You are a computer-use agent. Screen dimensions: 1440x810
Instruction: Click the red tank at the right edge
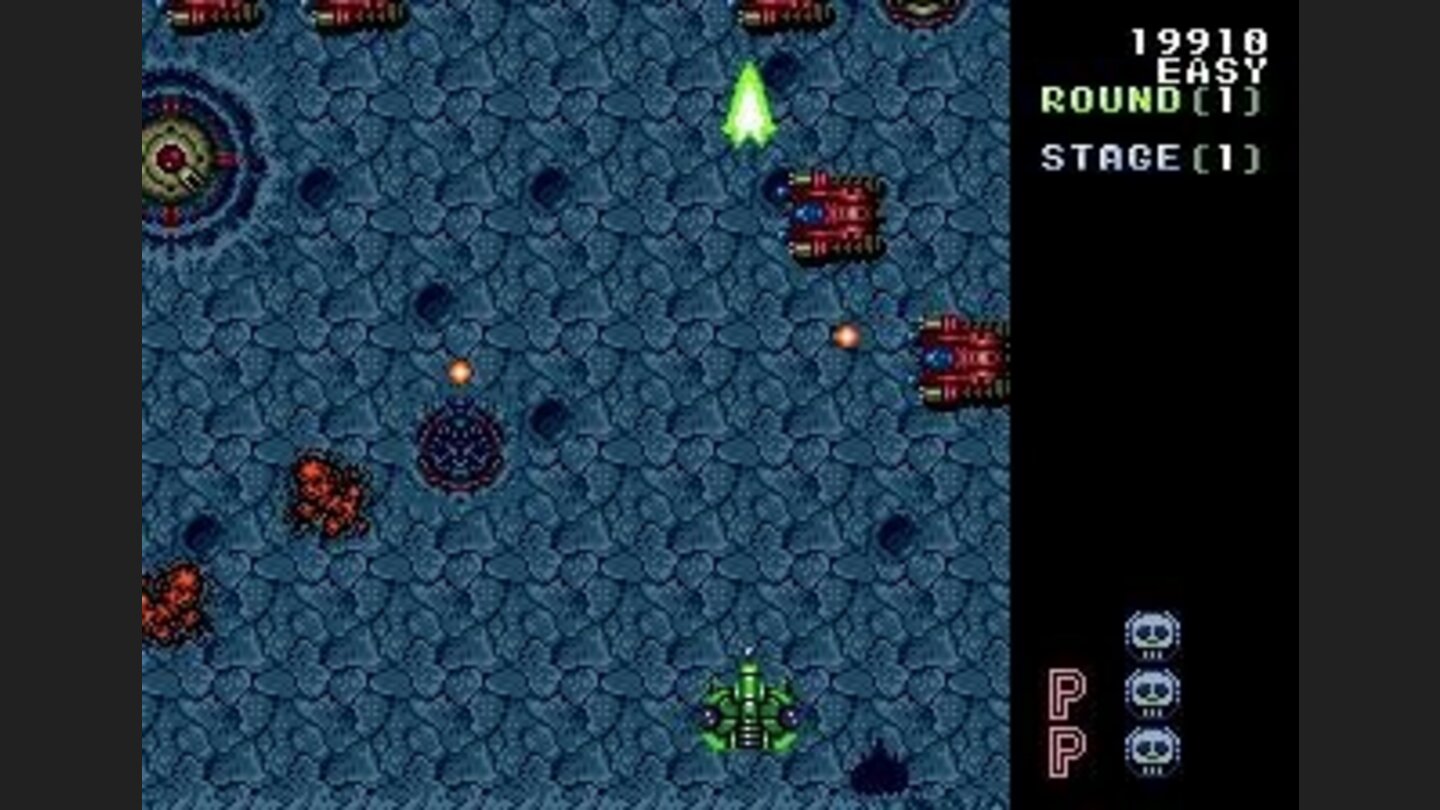960,360
